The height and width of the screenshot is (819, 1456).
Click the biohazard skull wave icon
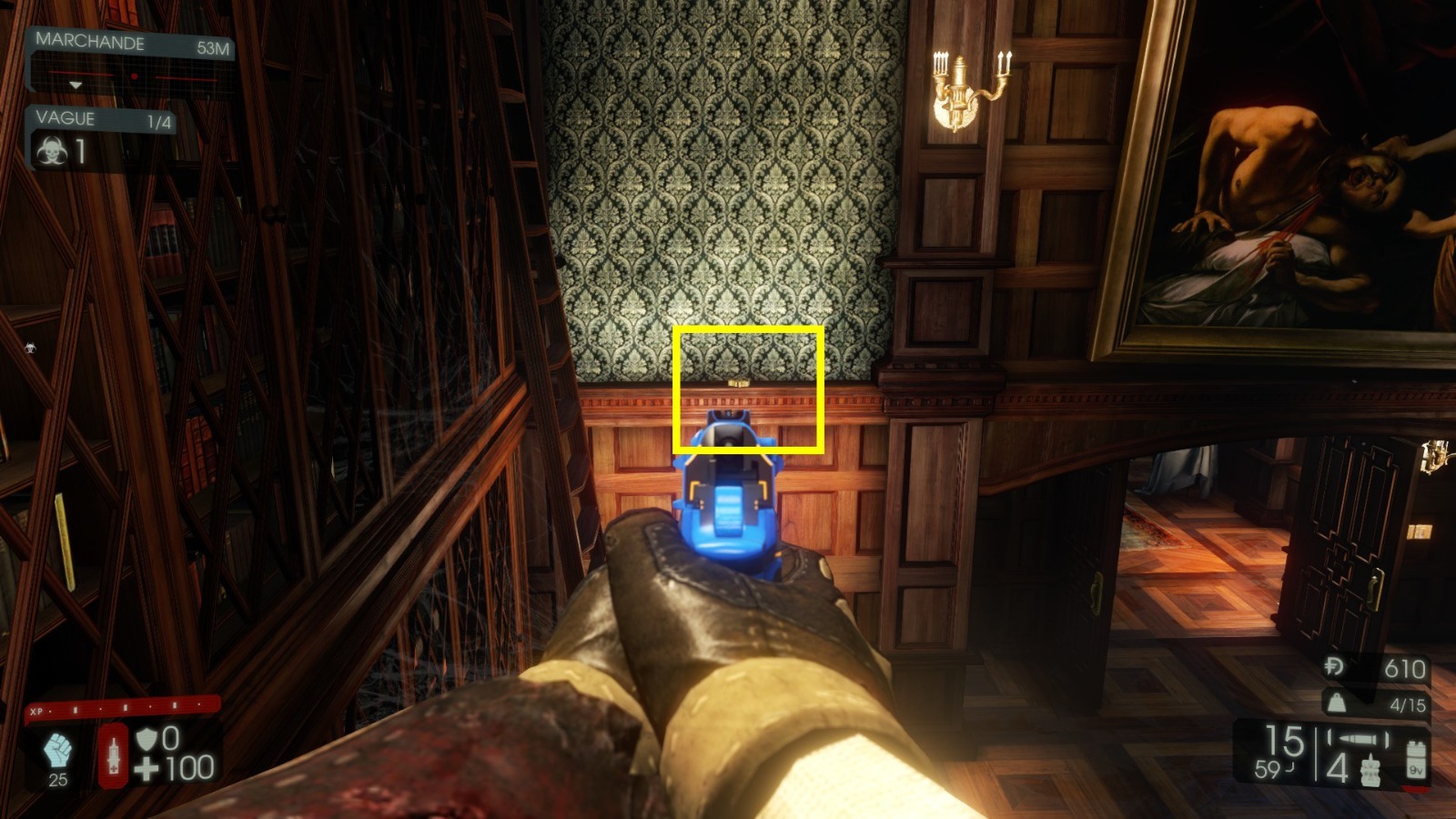55,149
